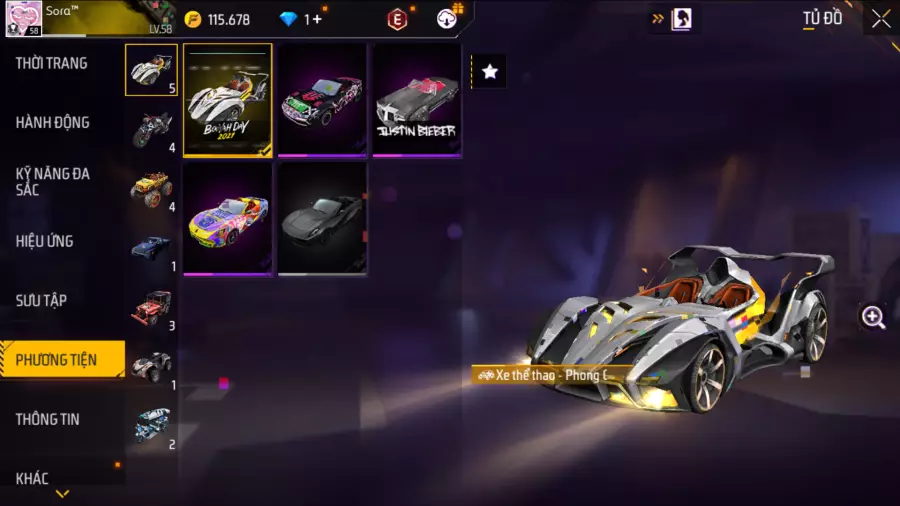Open the red jeep vehicle subcategory

pyautogui.click(x=152, y=307)
